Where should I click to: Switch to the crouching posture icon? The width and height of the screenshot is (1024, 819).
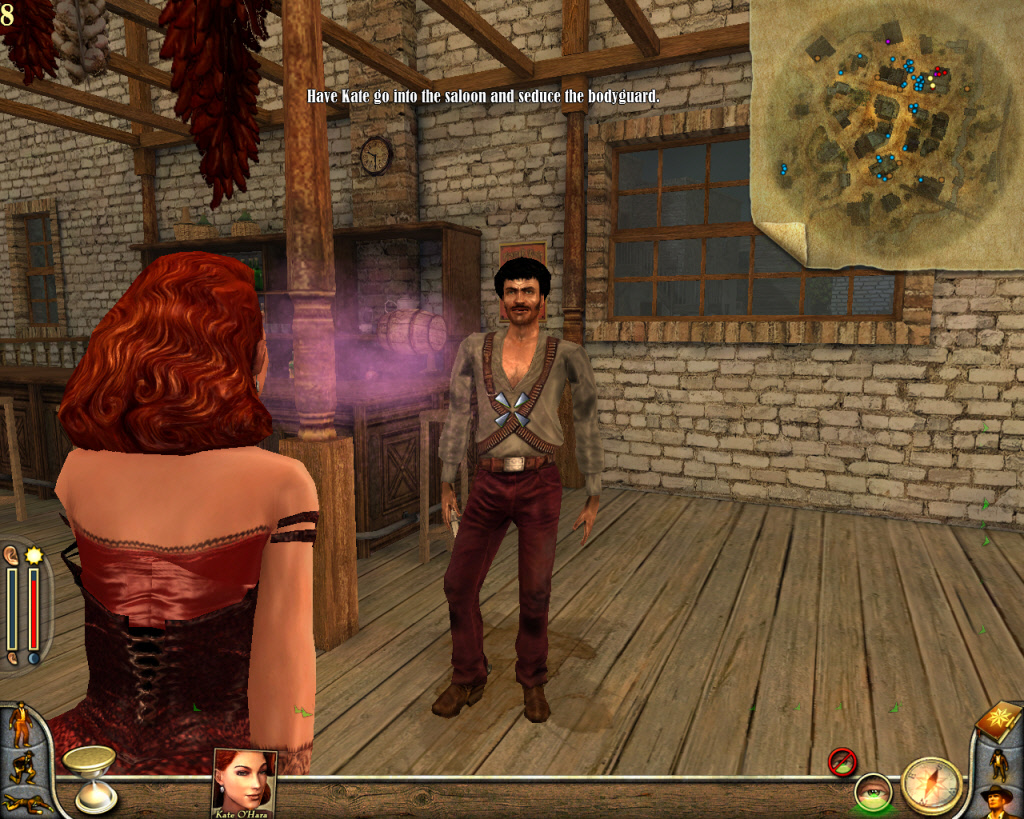coord(20,768)
